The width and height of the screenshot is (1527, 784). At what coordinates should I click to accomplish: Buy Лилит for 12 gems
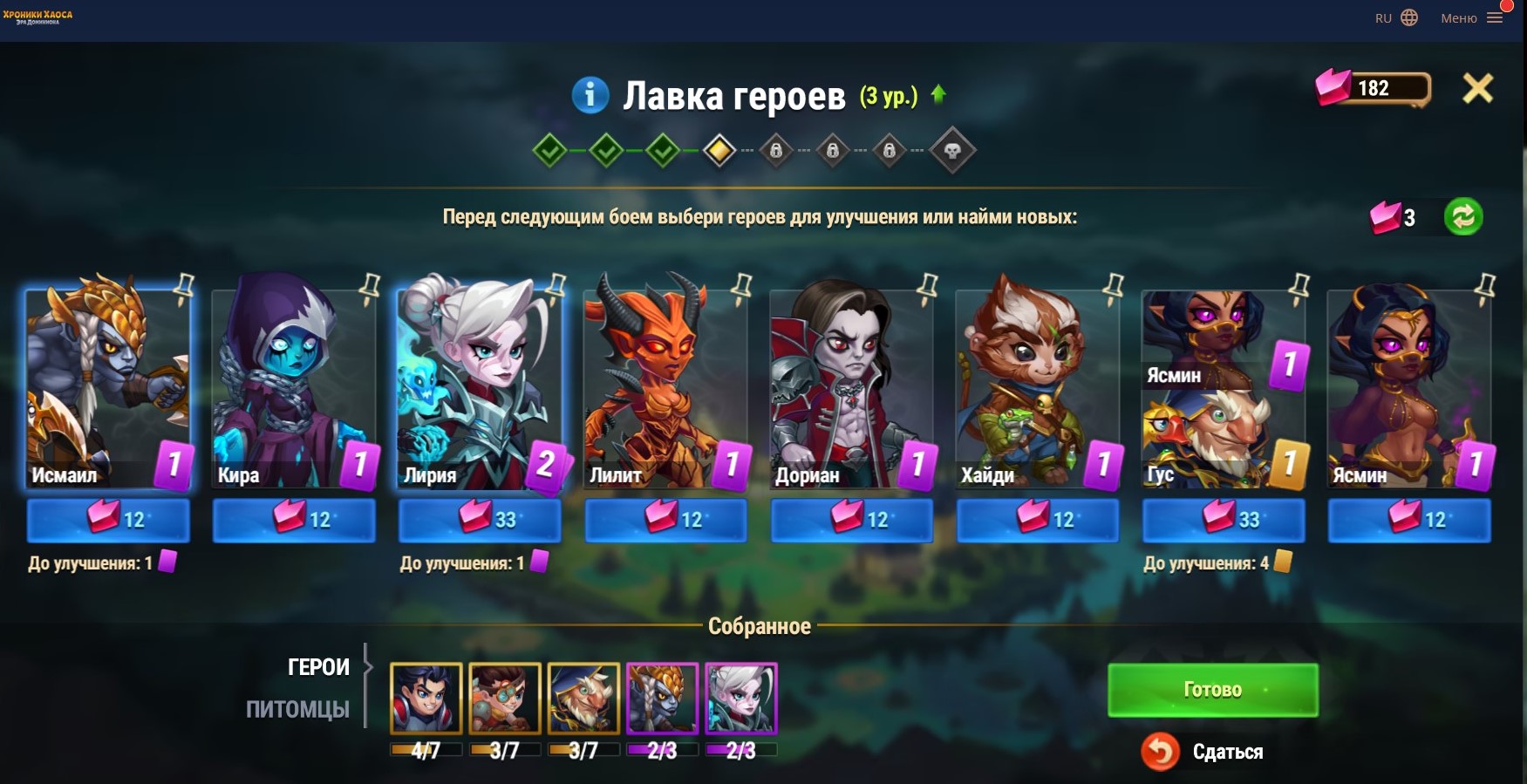[665, 520]
